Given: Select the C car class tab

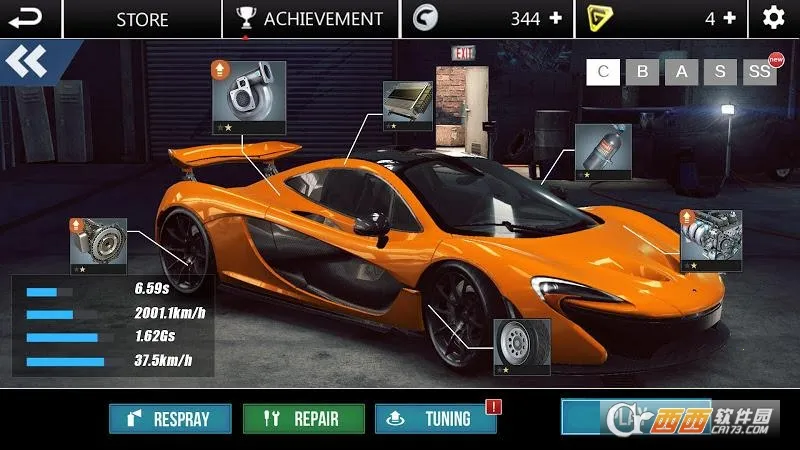Looking at the screenshot, I should pyautogui.click(x=602, y=71).
